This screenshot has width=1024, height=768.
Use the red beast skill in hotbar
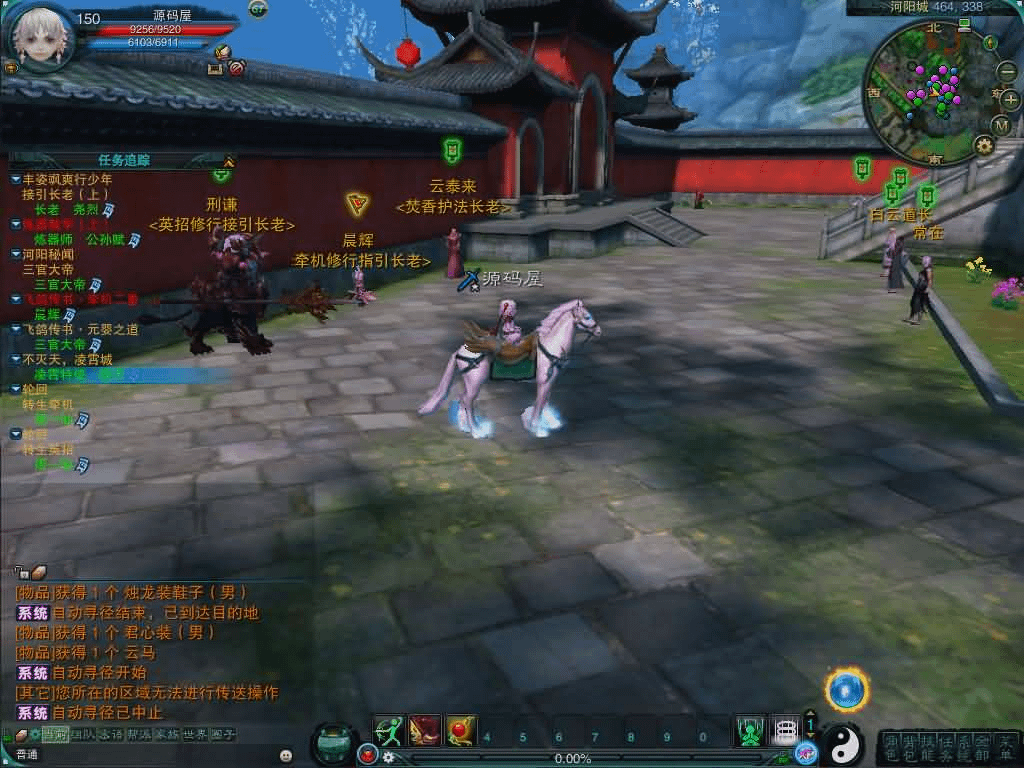click(x=425, y=731)
